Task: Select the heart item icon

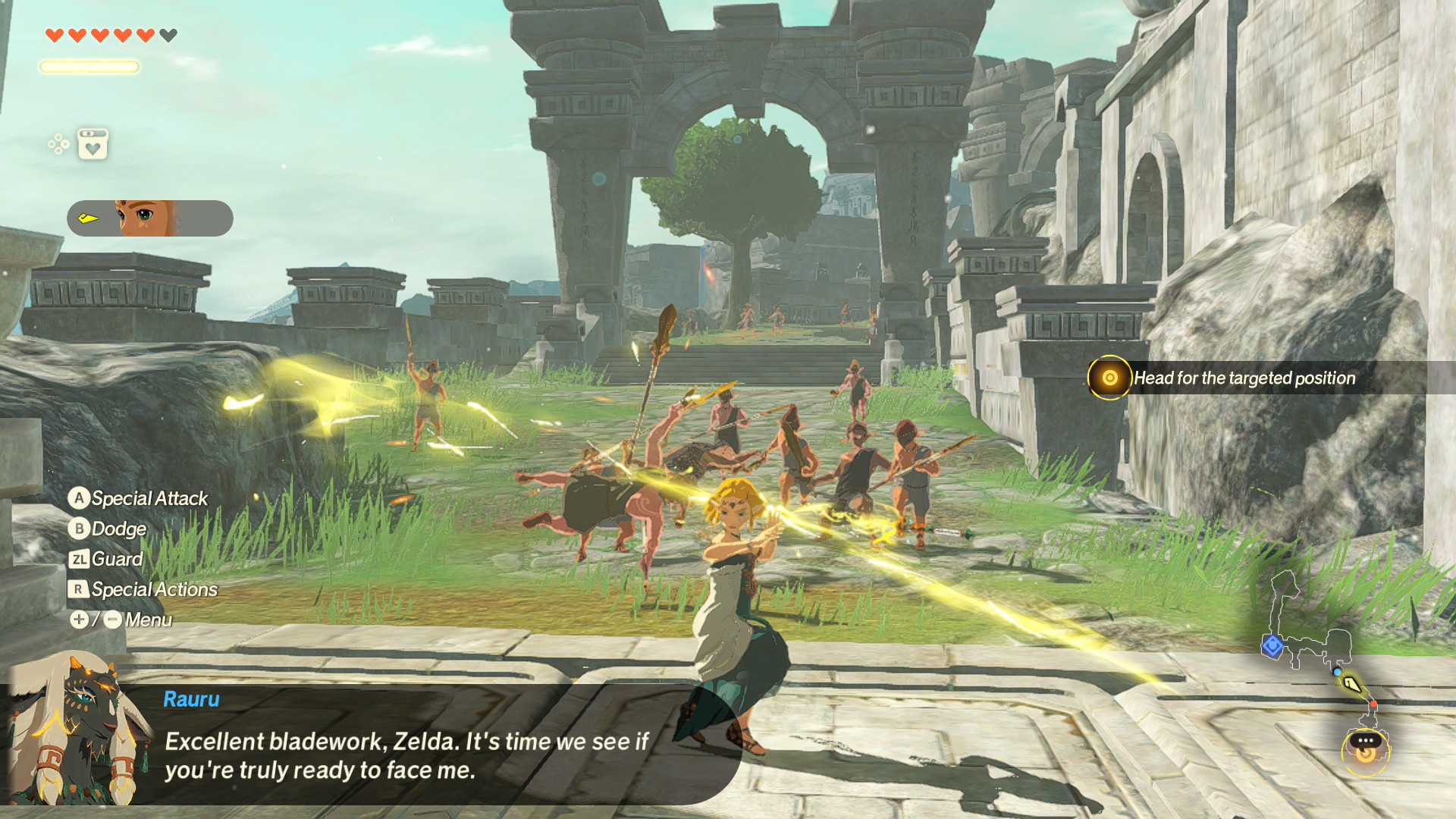Action: (93, 144)
